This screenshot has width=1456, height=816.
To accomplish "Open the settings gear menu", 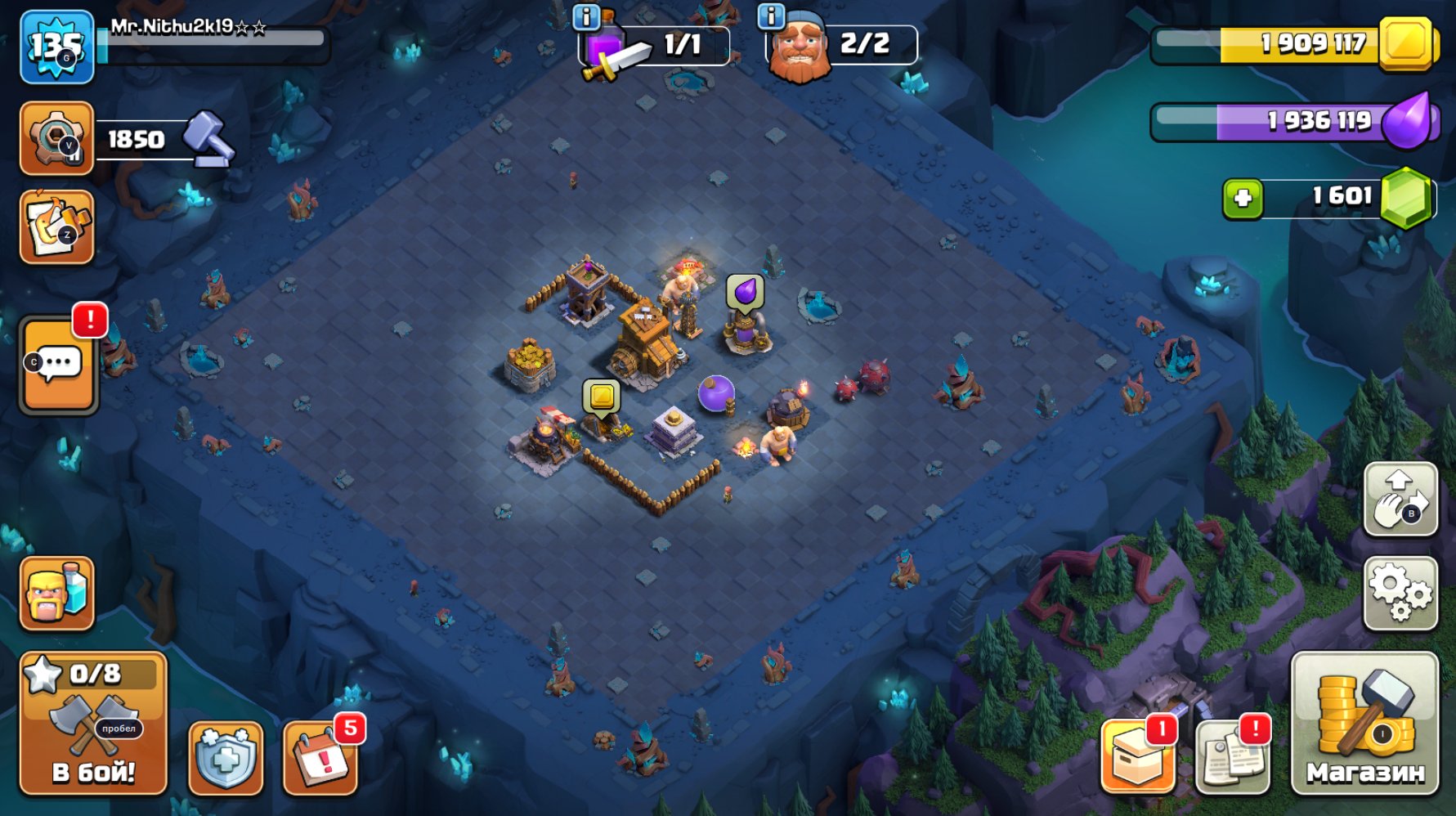I will coord(1400,591).
